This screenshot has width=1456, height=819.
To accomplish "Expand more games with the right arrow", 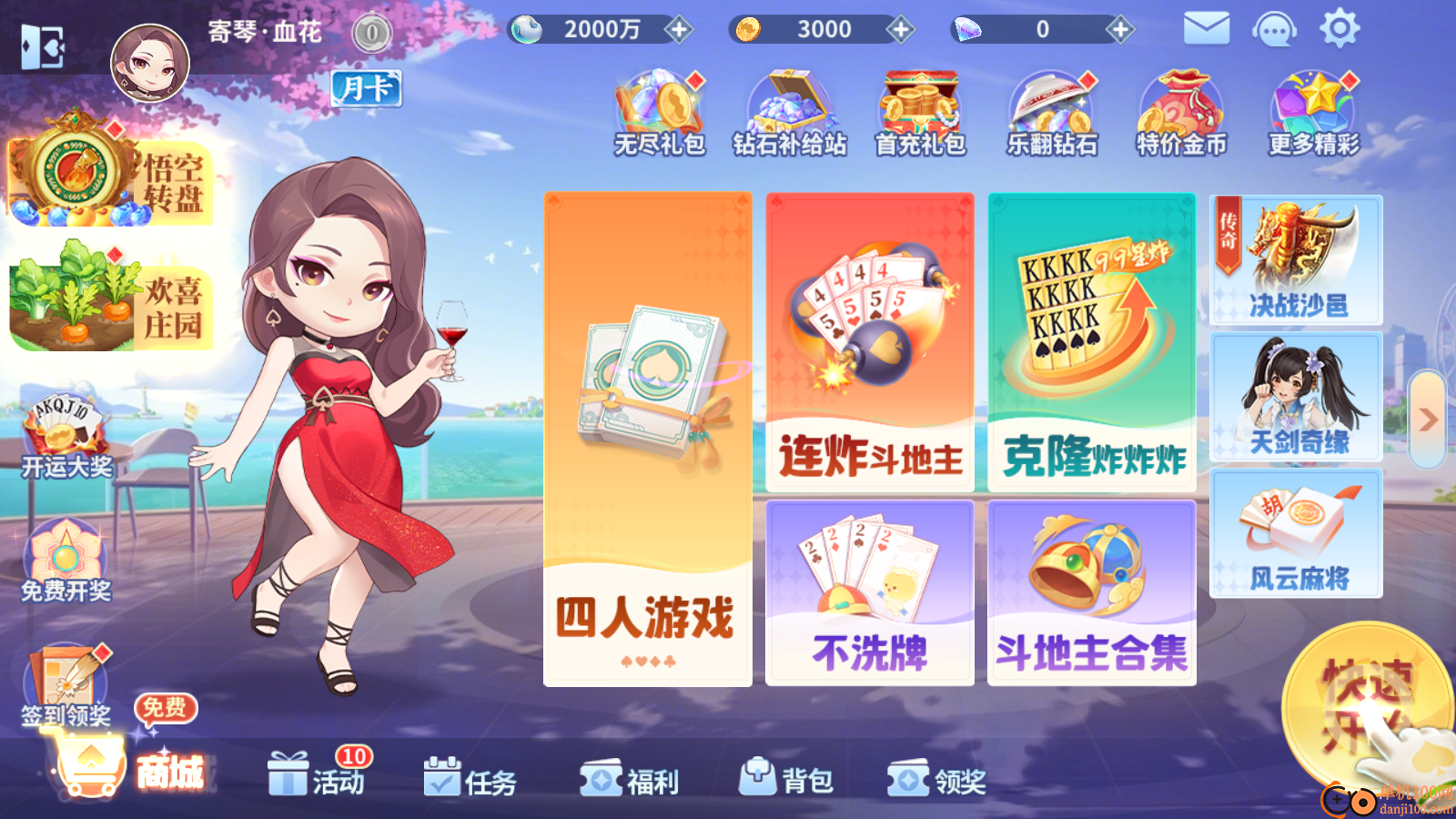I will (x=1427, y=419).
